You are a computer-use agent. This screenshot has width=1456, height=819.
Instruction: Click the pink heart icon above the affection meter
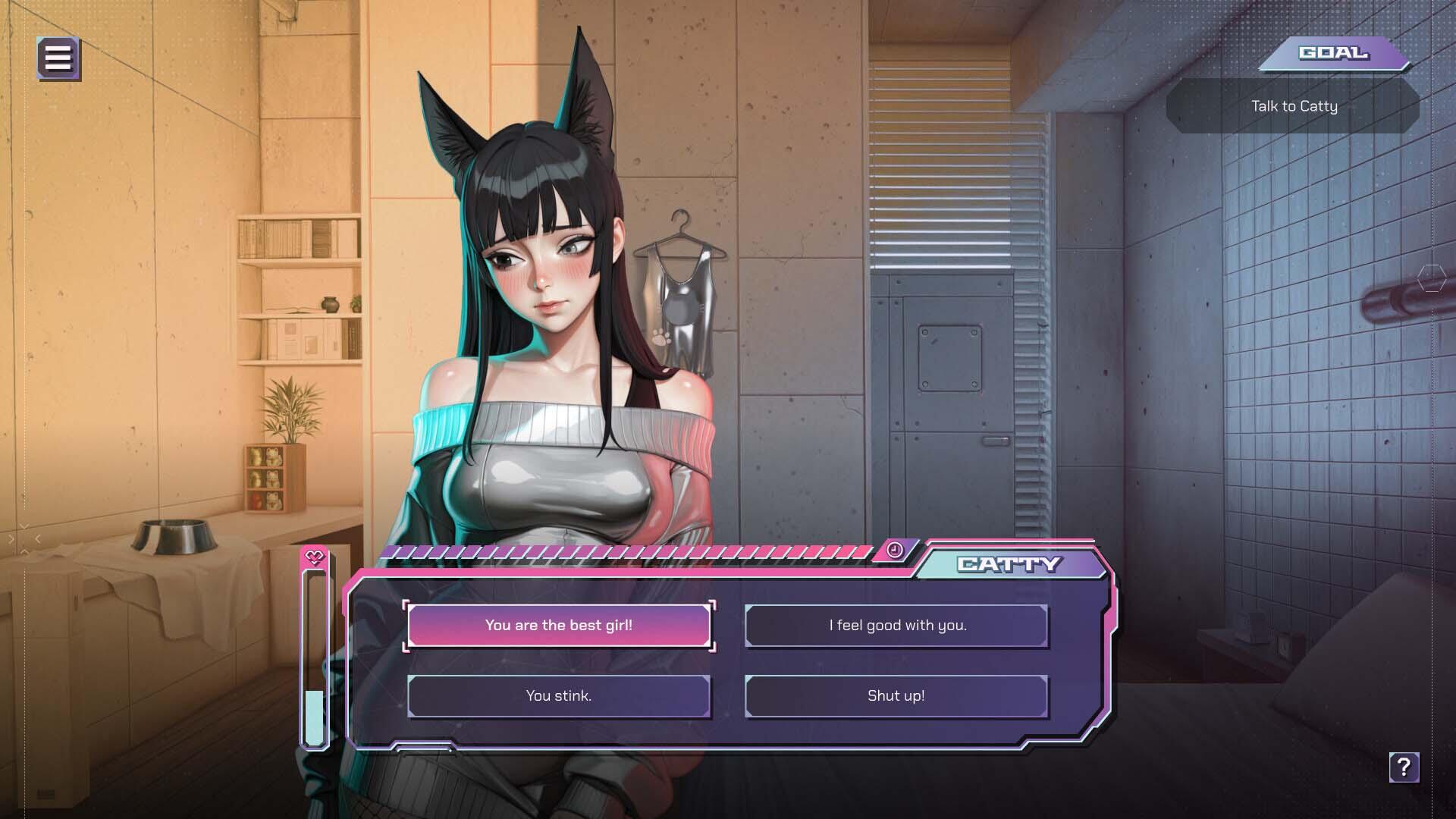(x=312, y=556)
